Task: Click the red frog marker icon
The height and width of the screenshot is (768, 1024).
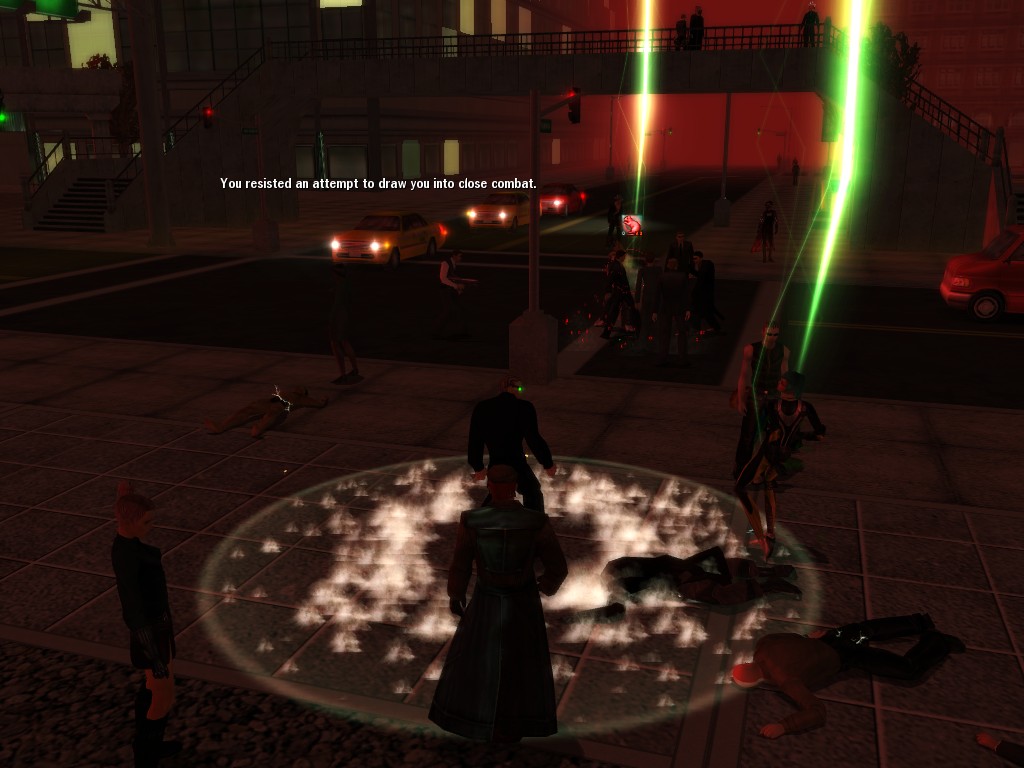Action: click(631, 225)
